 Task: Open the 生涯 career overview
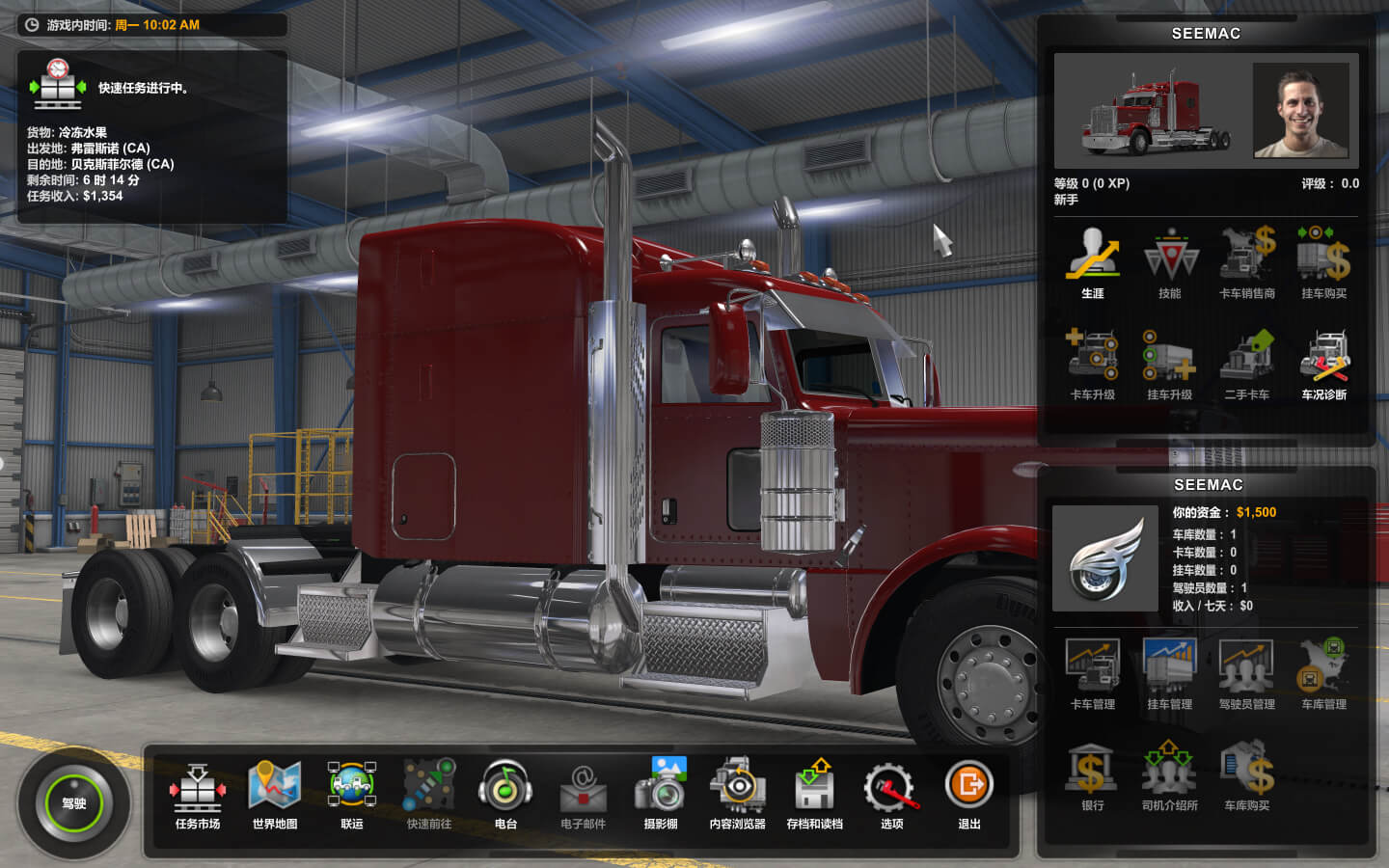coord(1093,260)
